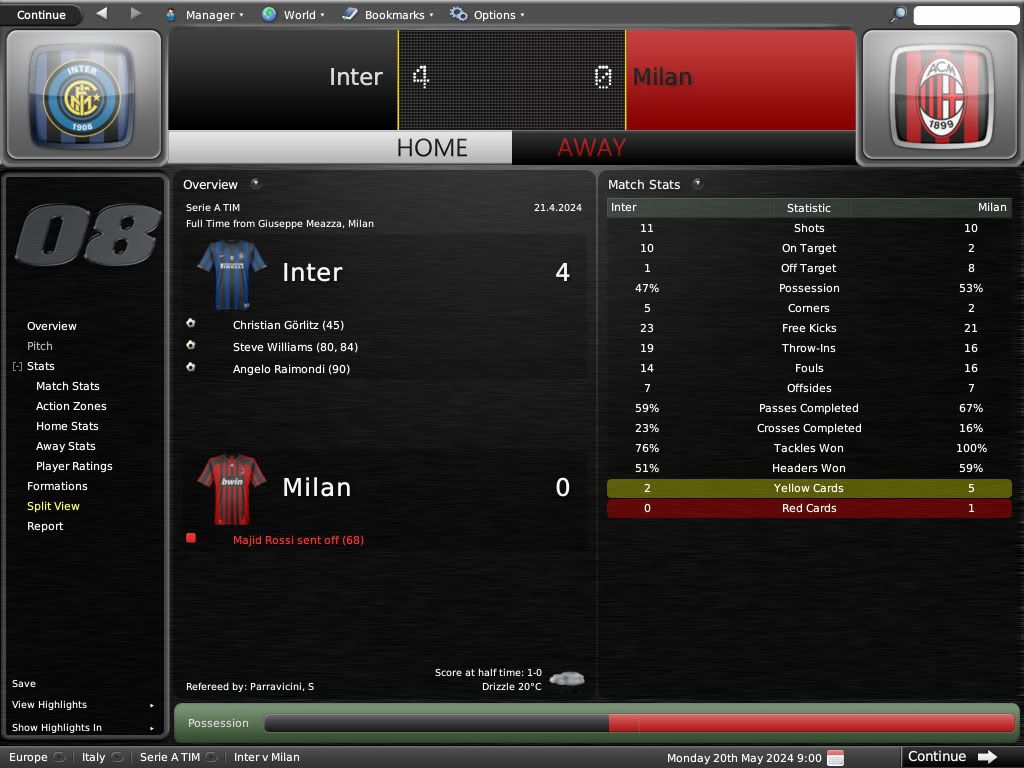This screenshot has height=768, width=1024.
Task: Open the calendar icon beside the date
Action: click(x=836, y=757)
